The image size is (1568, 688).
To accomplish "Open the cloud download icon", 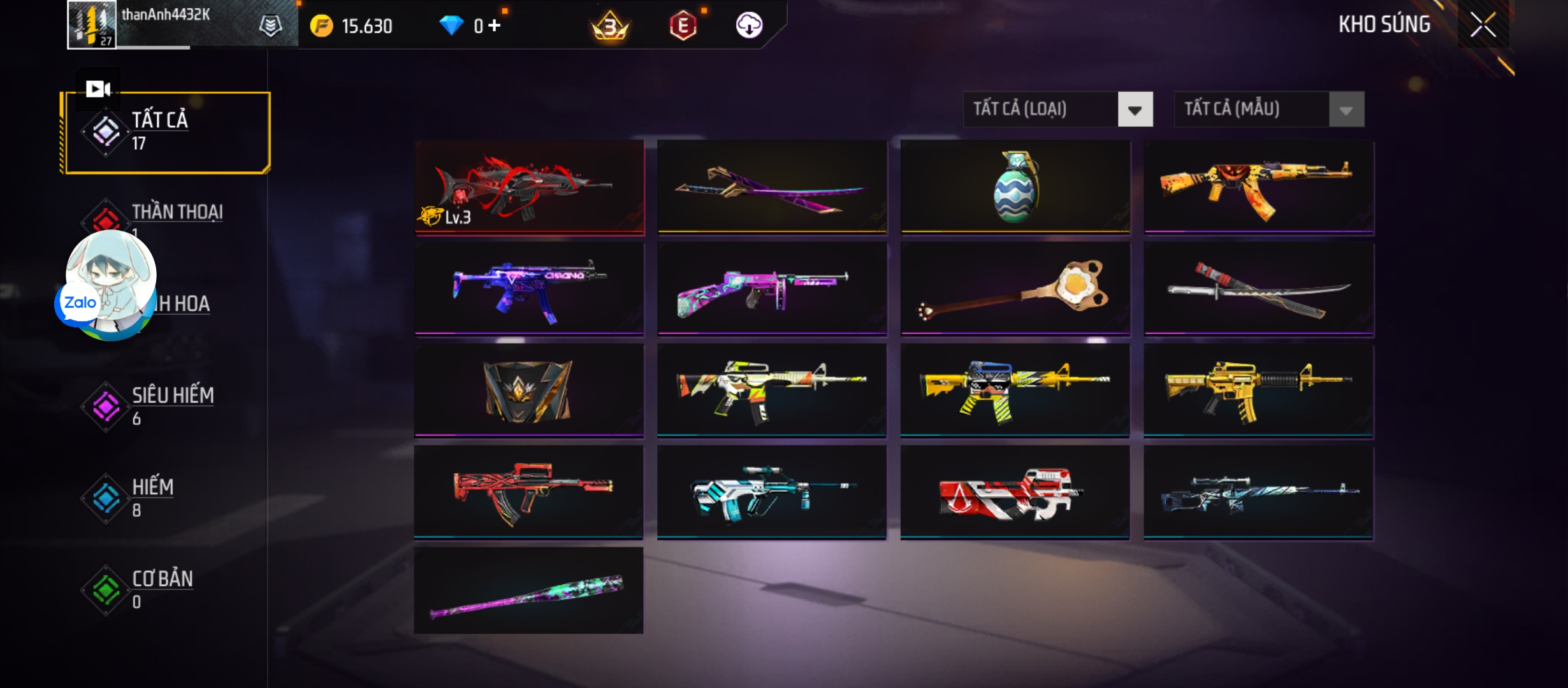I will (749, 25).
